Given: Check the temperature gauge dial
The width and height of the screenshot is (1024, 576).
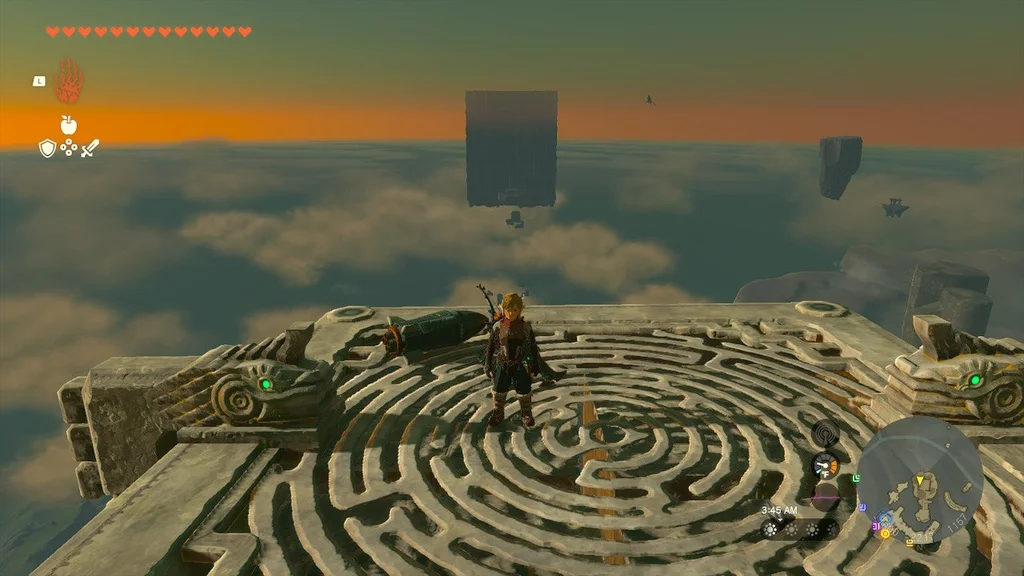Looking at the screenshot, I should (x=826, y=465).
